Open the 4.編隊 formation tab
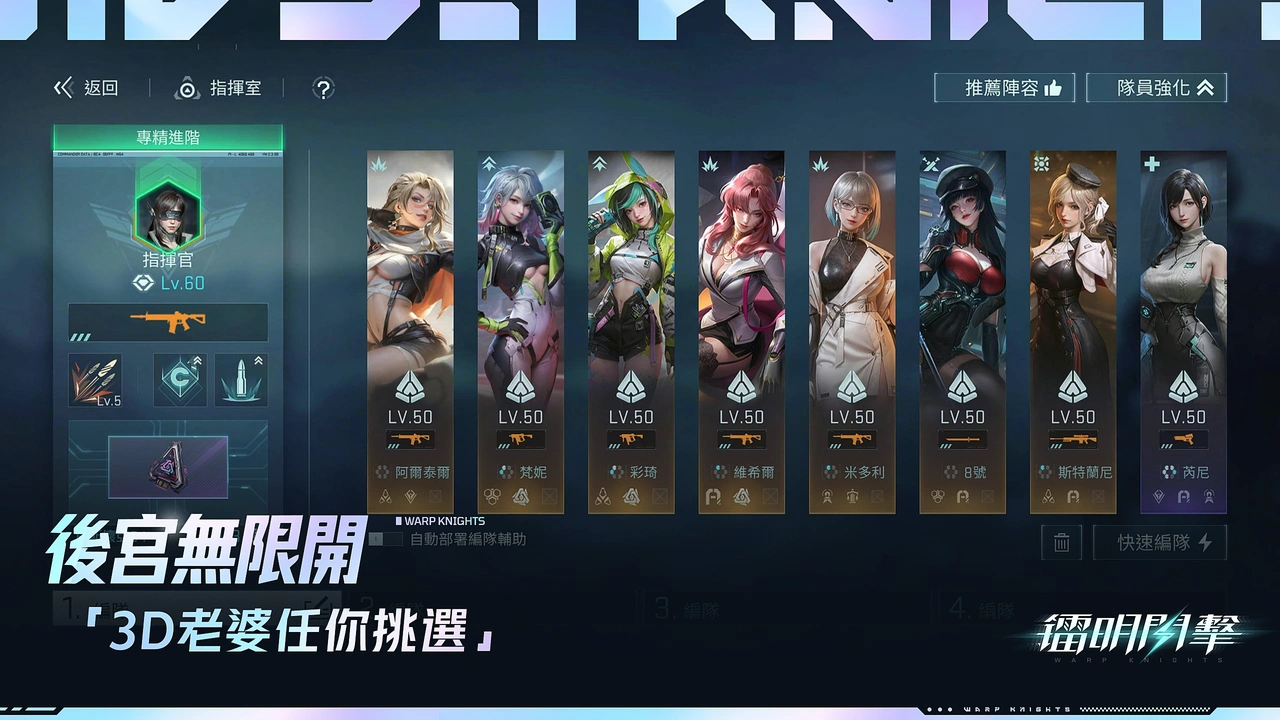The height and width of the screenshot is (720, 1280). point(980,608)
